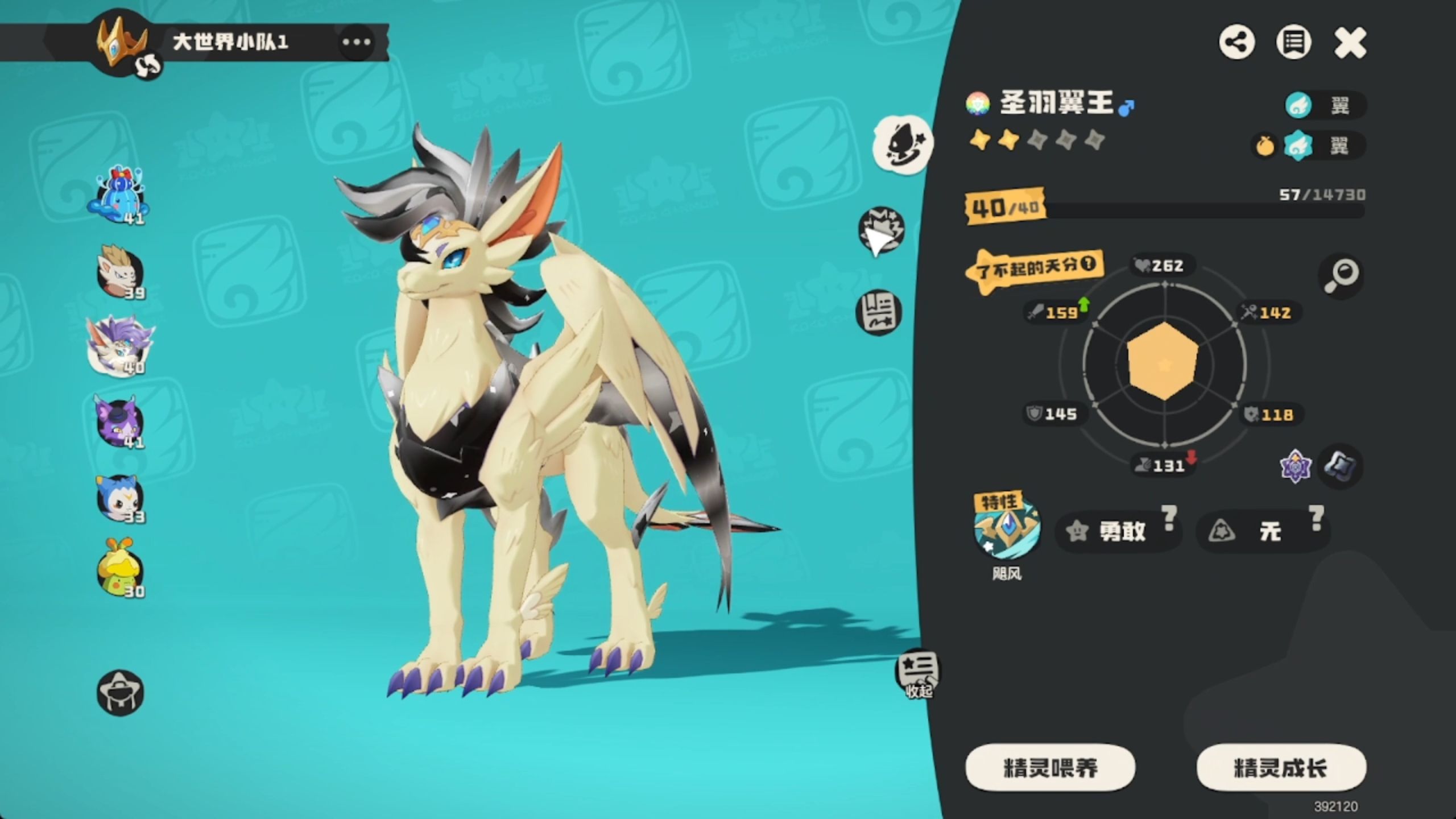Open 精灵成长 growth menu
Viewport: 1456px width, 819px height.
coord(1281,768)
